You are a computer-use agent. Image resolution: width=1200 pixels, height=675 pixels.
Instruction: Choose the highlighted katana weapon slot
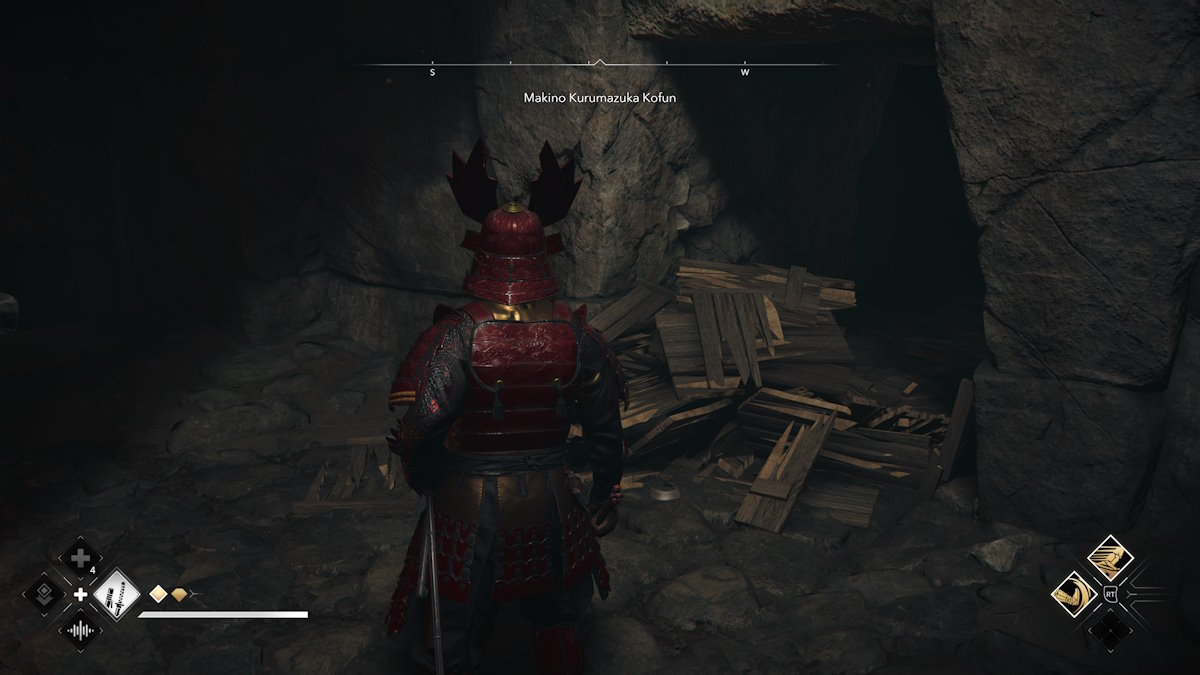(x=116, y=594)
